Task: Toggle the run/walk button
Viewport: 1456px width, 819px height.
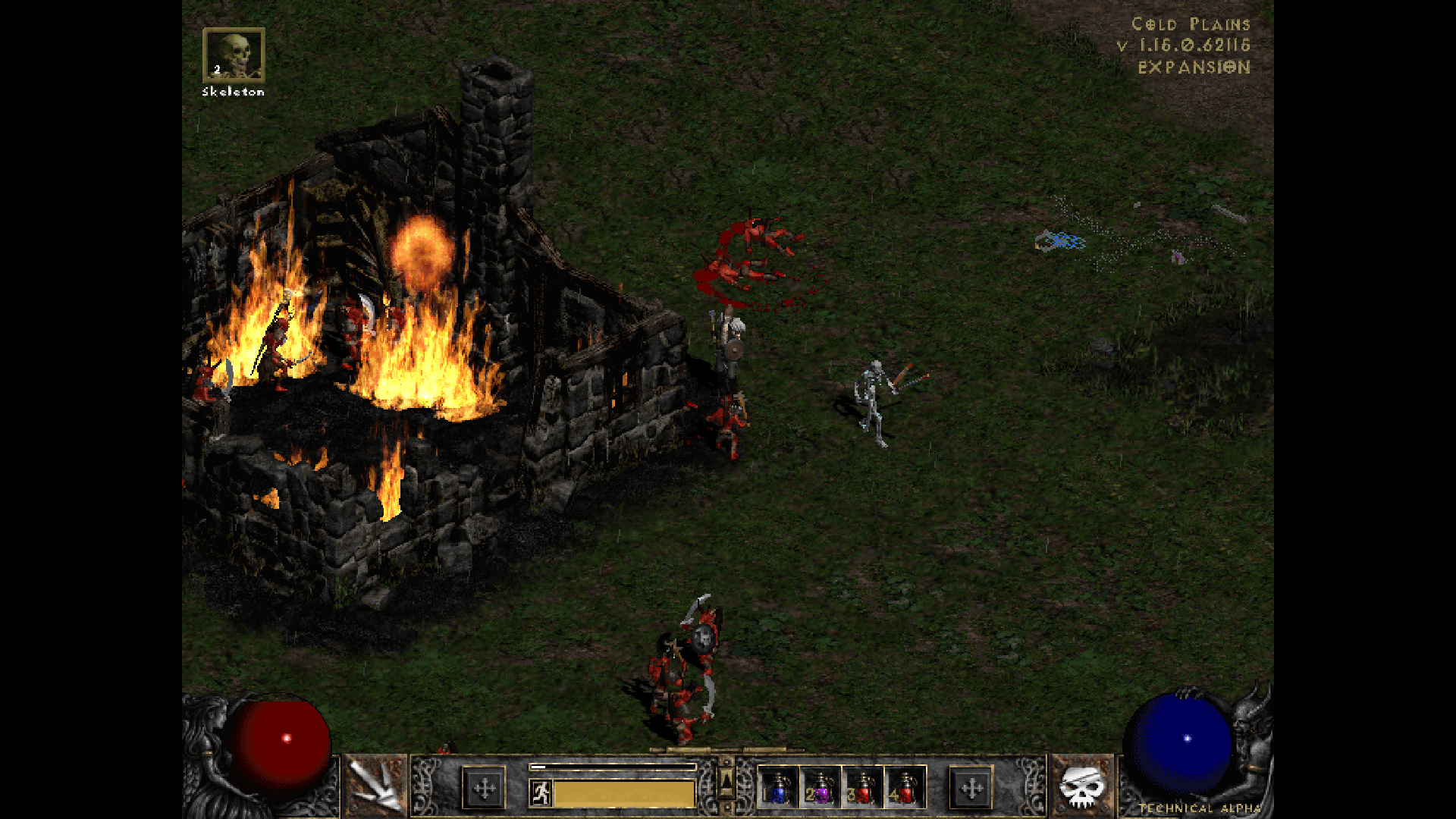Action: (x=541, y=793)
